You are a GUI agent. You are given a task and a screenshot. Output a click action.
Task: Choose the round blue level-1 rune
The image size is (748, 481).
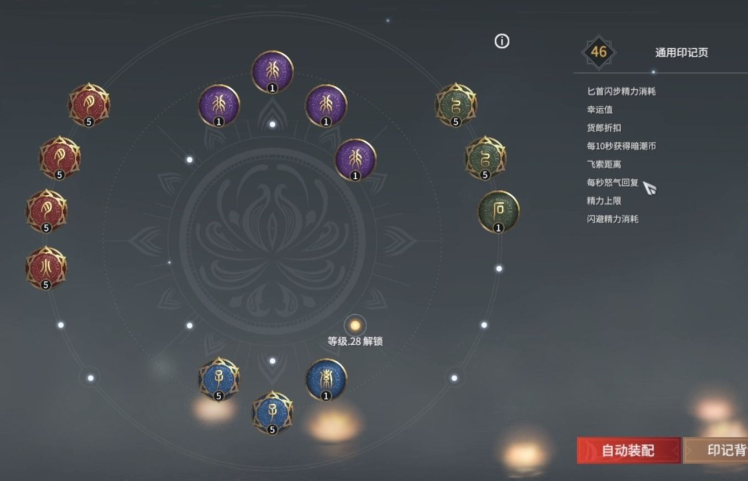point(326,379)
